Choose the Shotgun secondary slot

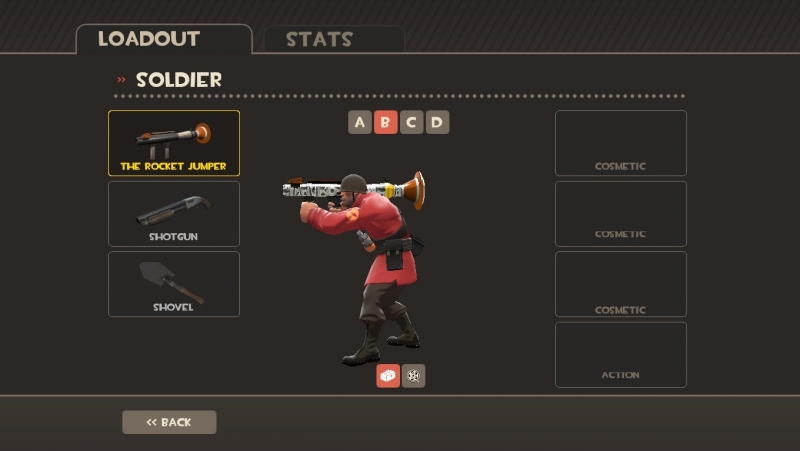coord(174,213)
